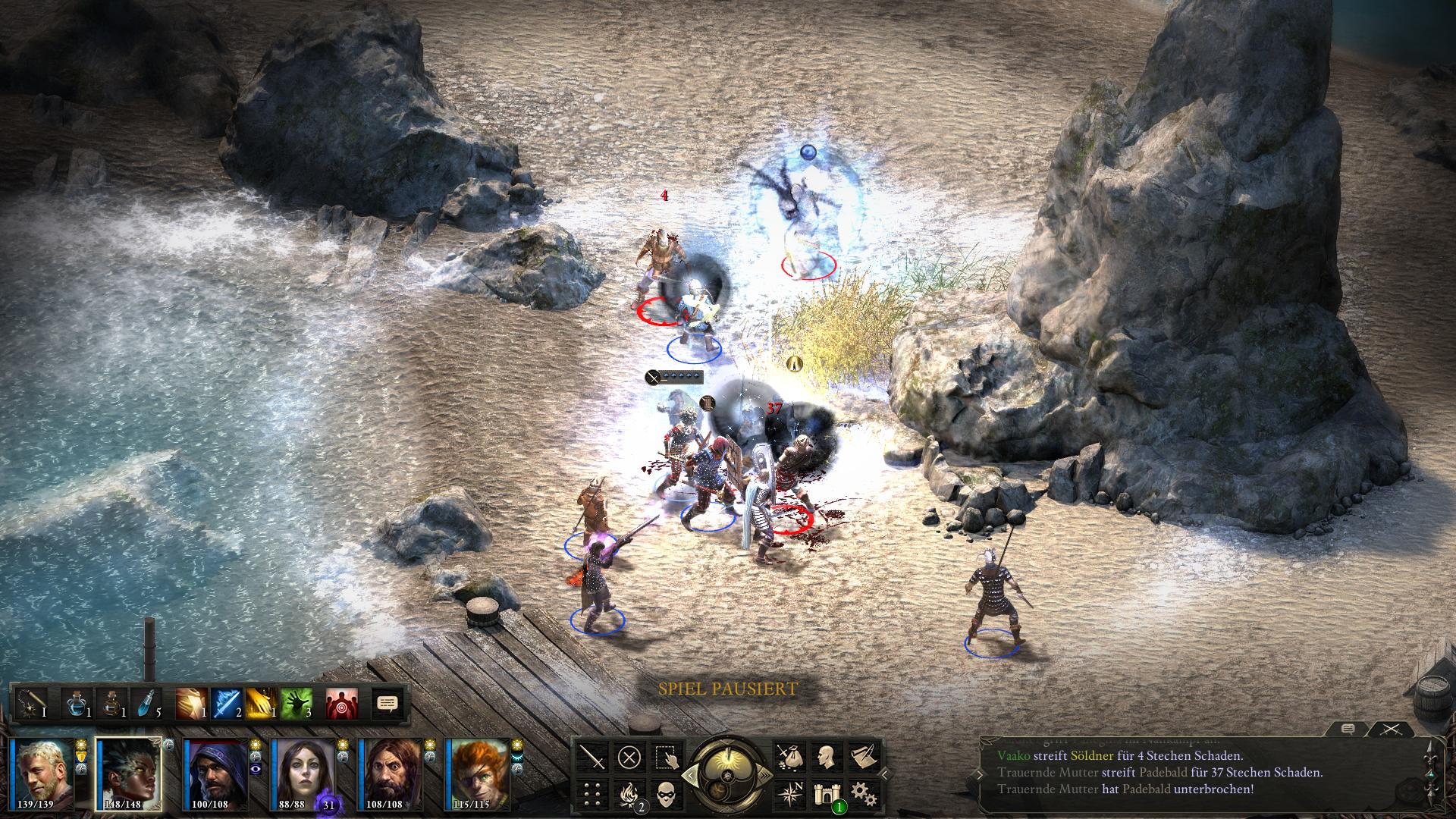This screenshot has width=1456, height=819.
Task: Use the blue crystal vial with count 5
Action: [147, 704]
